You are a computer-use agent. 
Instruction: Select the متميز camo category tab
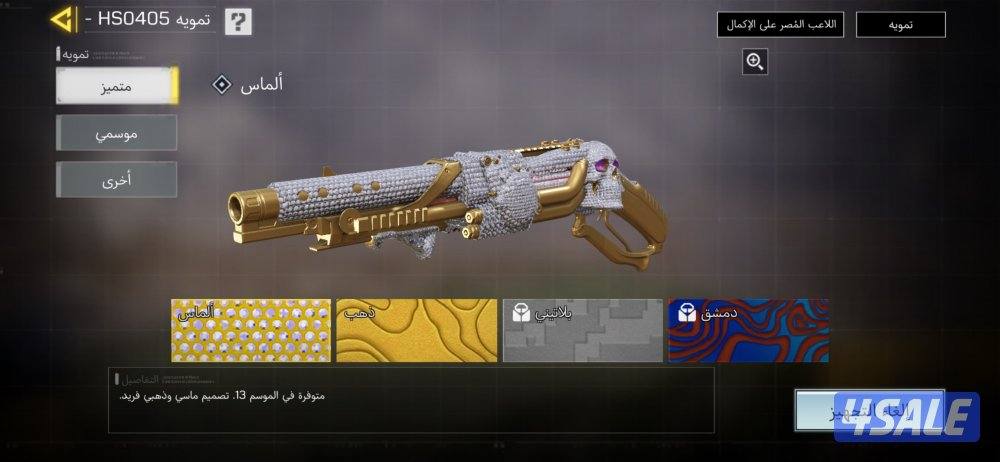point(117,86)
